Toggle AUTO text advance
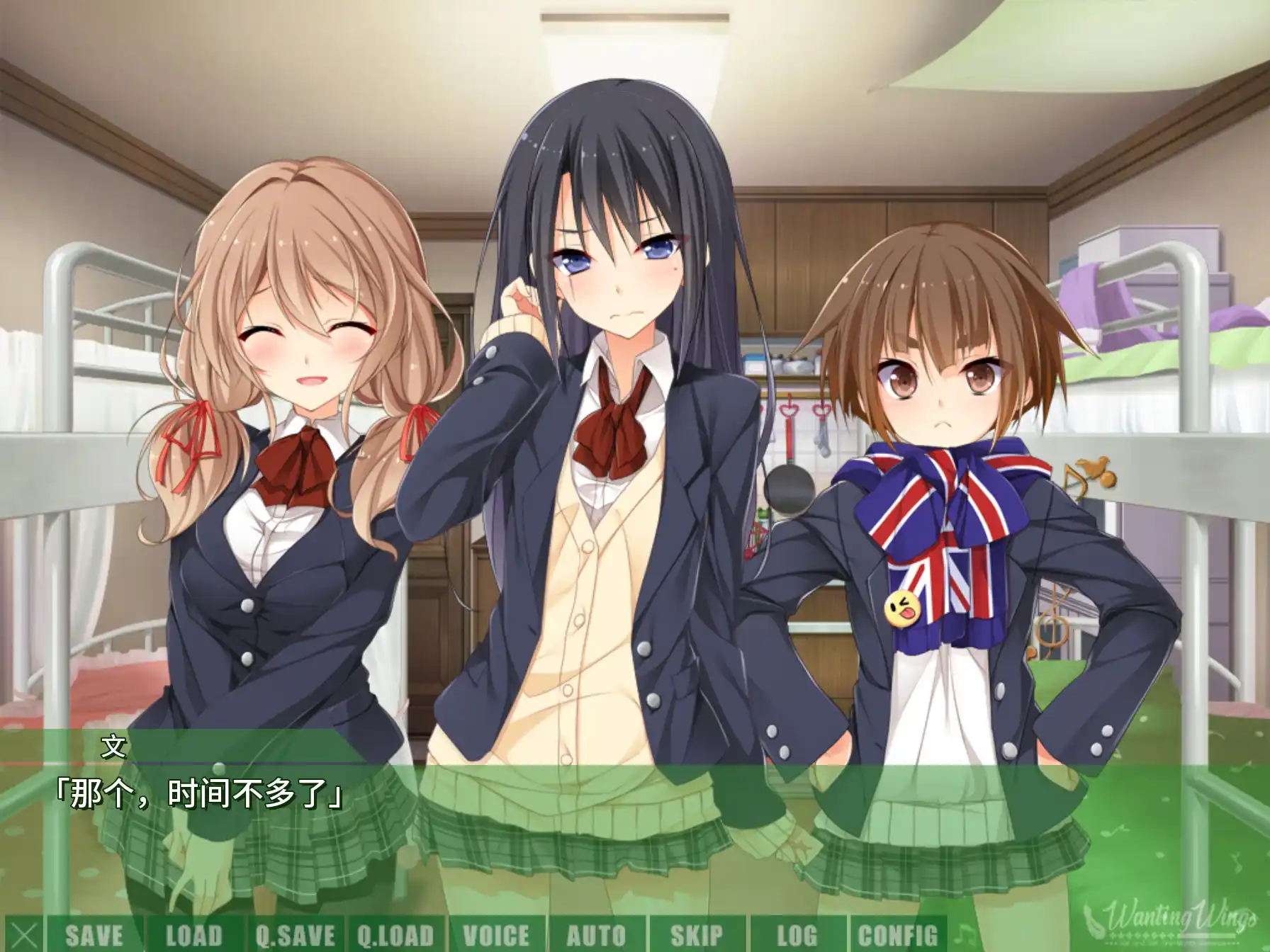This screenshot has height=952, width=1270. tap(596, 934)
